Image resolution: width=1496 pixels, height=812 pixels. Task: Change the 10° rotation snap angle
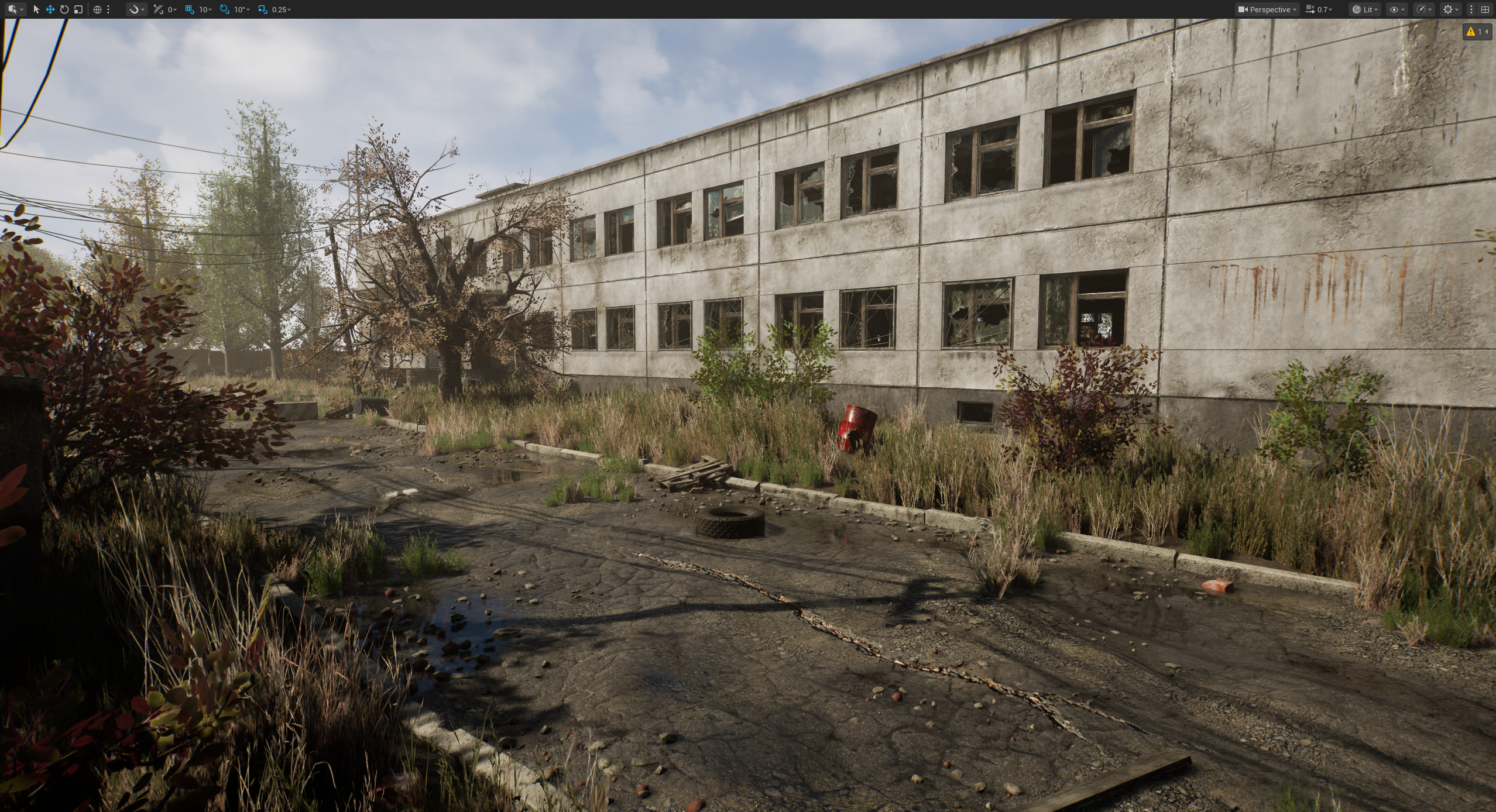[x=242, y=9]
